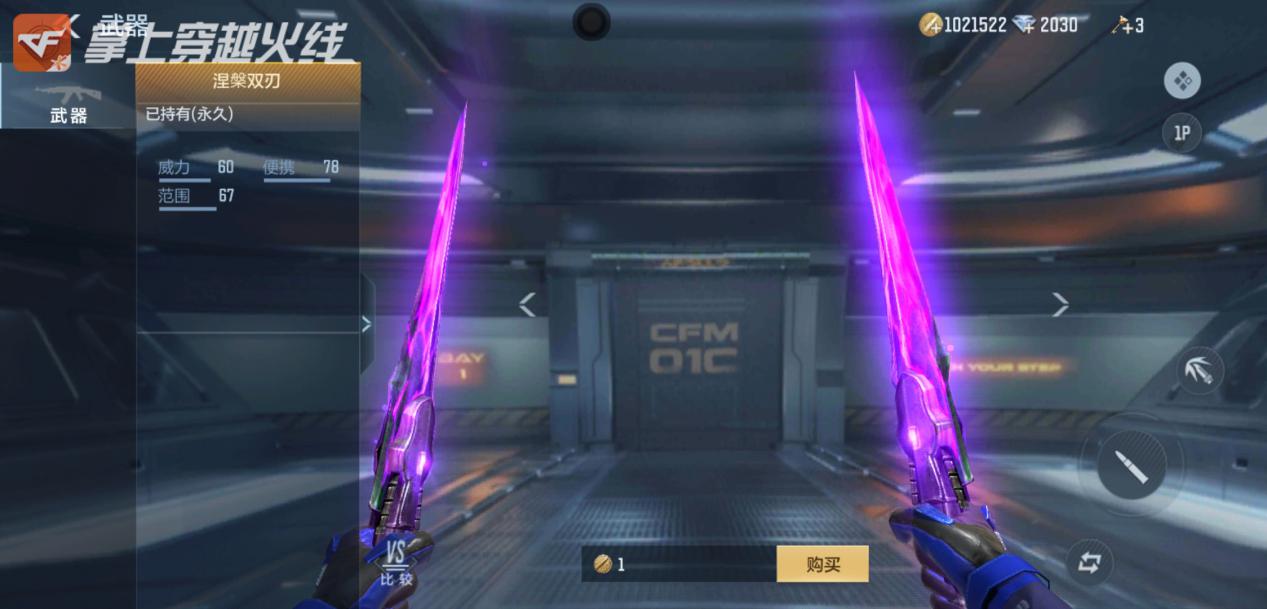The height and width of the screenshot is (609, 1267).
Task: Toggle the 1P view button
Action: pos(1182,133)
